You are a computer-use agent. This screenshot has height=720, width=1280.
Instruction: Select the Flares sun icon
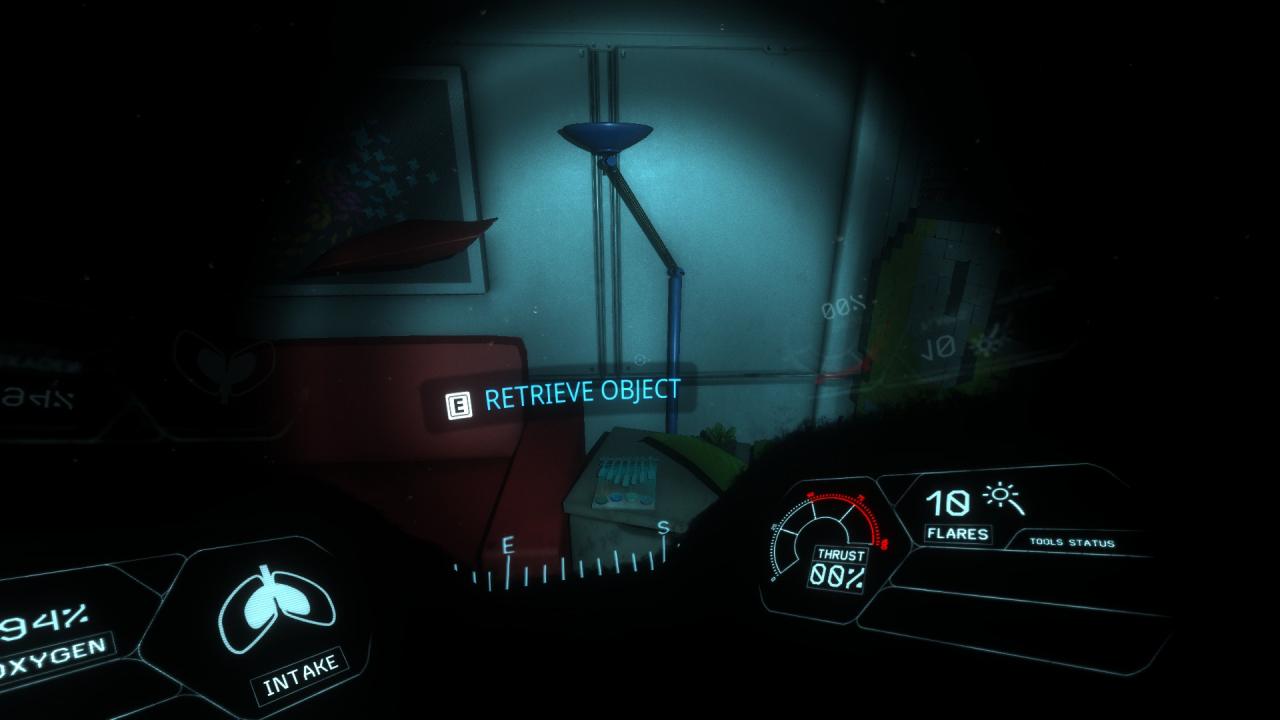point(1002,500)
